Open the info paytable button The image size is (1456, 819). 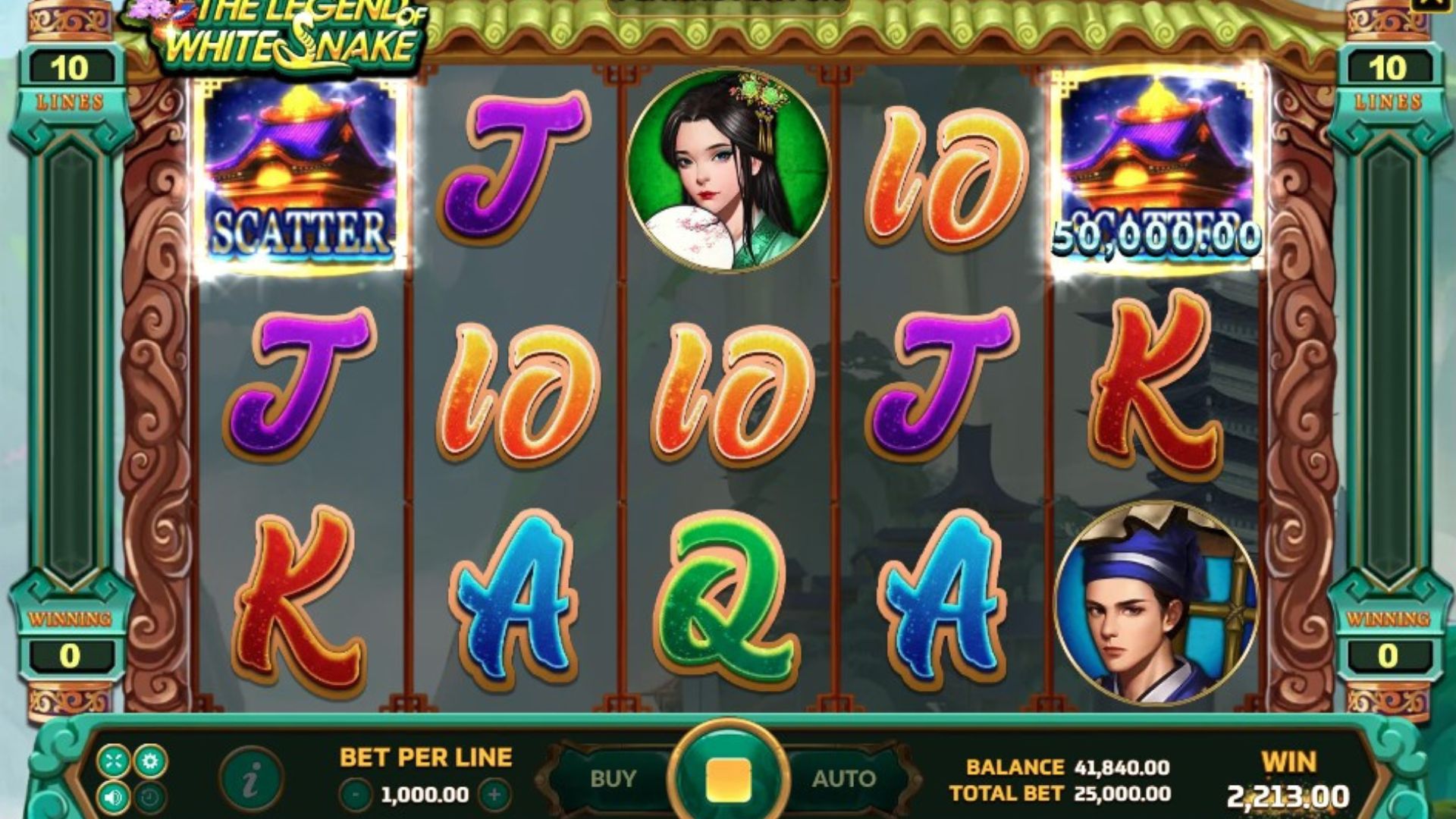[x=251, y=779]
